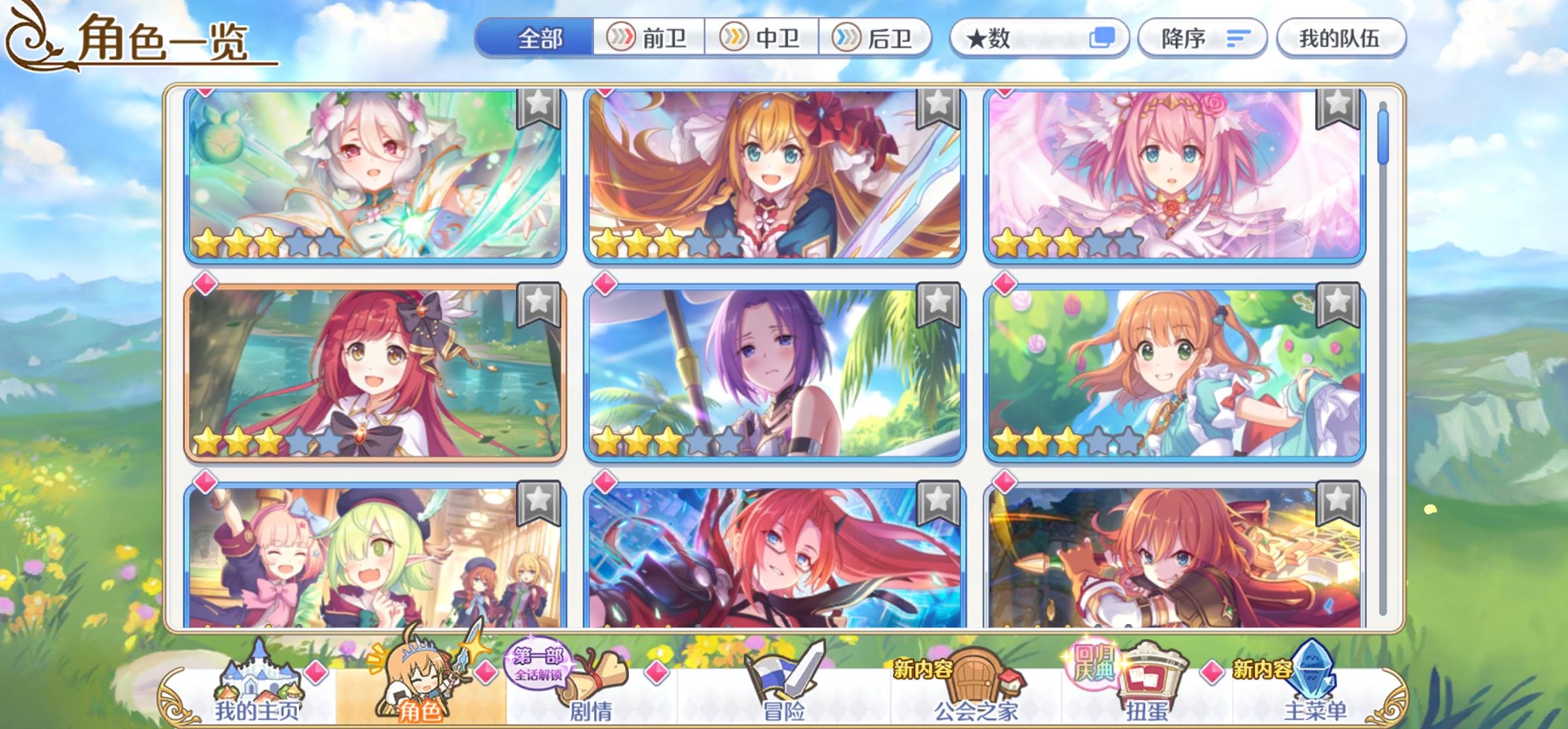The image size is (1568, 729).
Task: Open 我的队伍 my teams
Action: pyautogui.click(x=1341, y=38)
